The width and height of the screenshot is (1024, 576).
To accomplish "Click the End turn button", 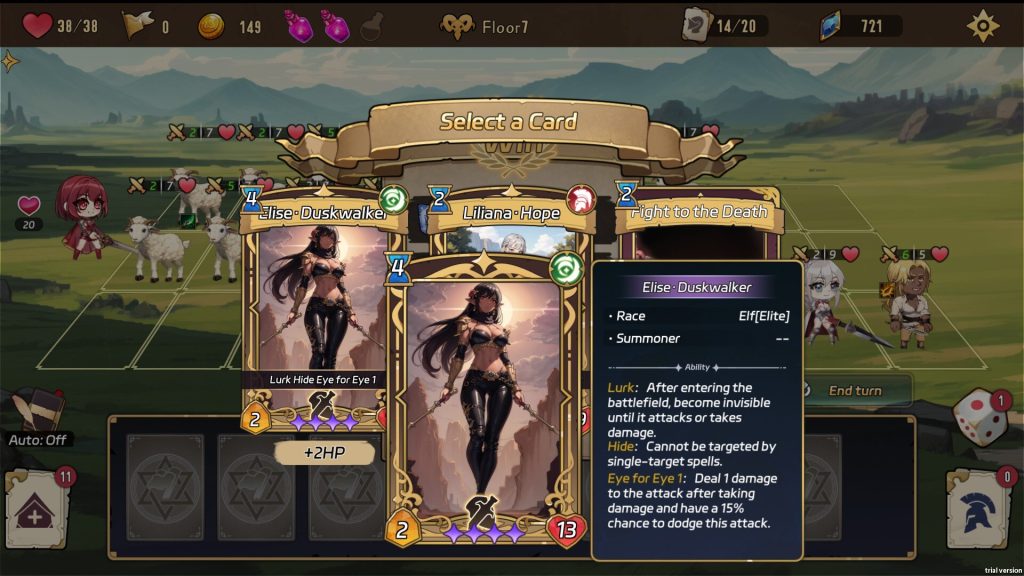I will [x=855, y=390].
